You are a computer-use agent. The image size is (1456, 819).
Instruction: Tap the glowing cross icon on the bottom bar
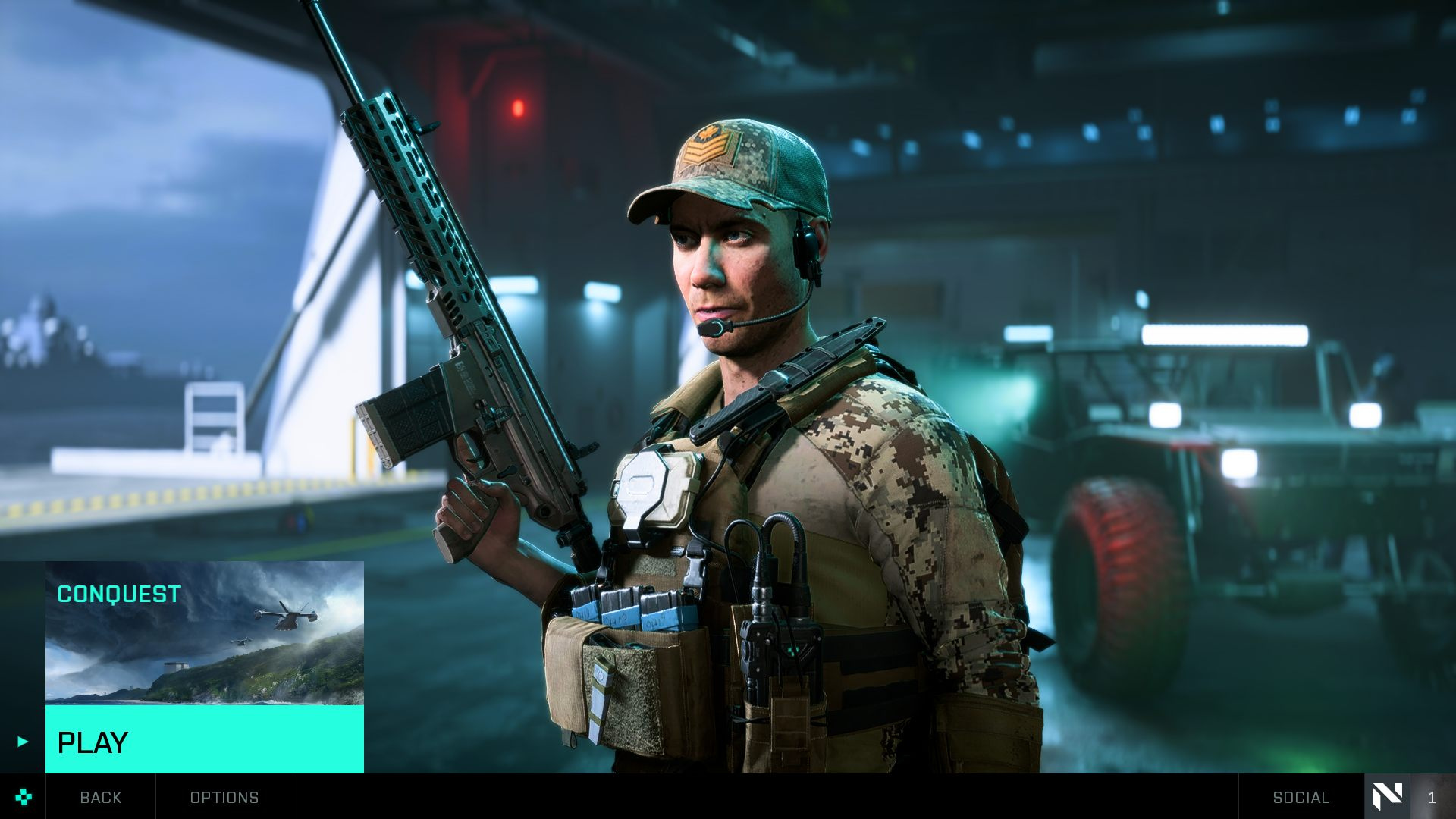25,797
